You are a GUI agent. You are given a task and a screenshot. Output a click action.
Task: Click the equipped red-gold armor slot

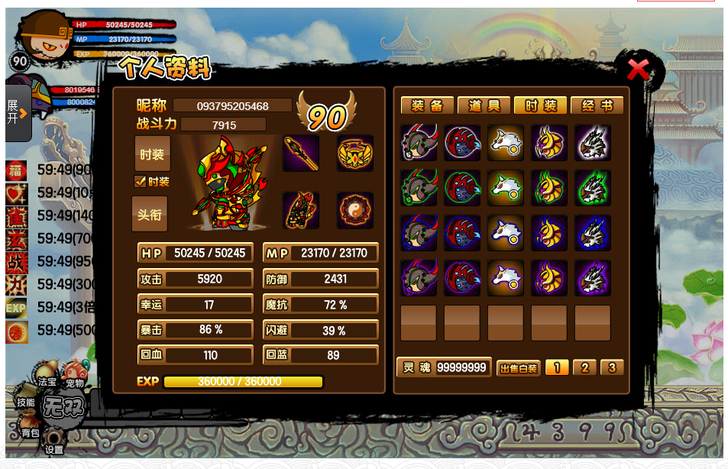(x=301, y=210)
